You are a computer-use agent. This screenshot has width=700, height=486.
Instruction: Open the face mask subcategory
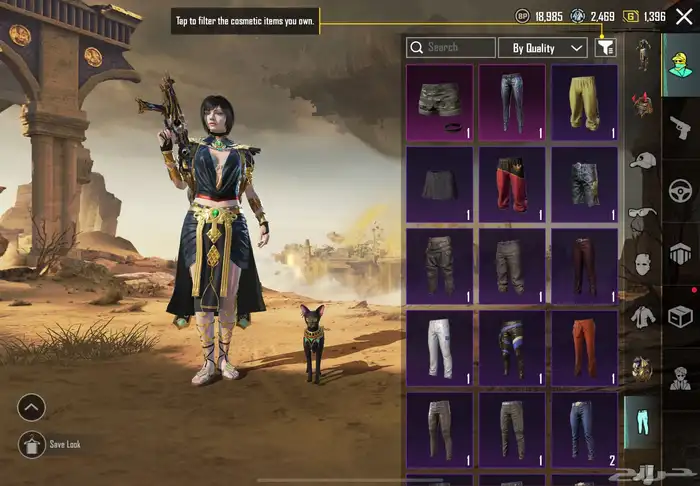coord(641,265)
